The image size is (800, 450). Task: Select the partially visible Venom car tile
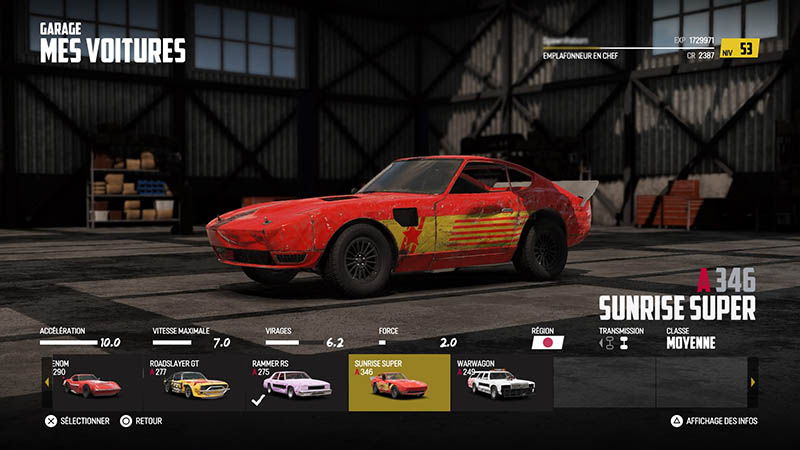92,382
